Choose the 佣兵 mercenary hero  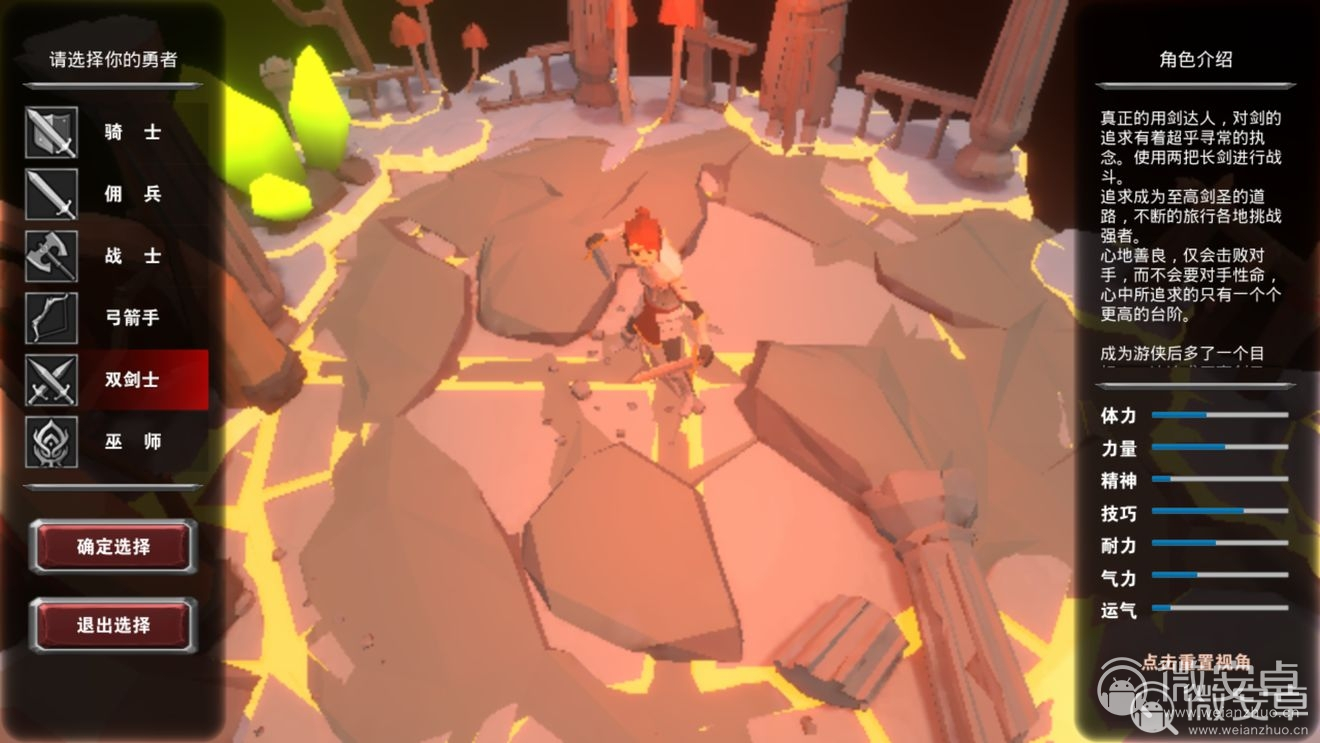(133, 194)
